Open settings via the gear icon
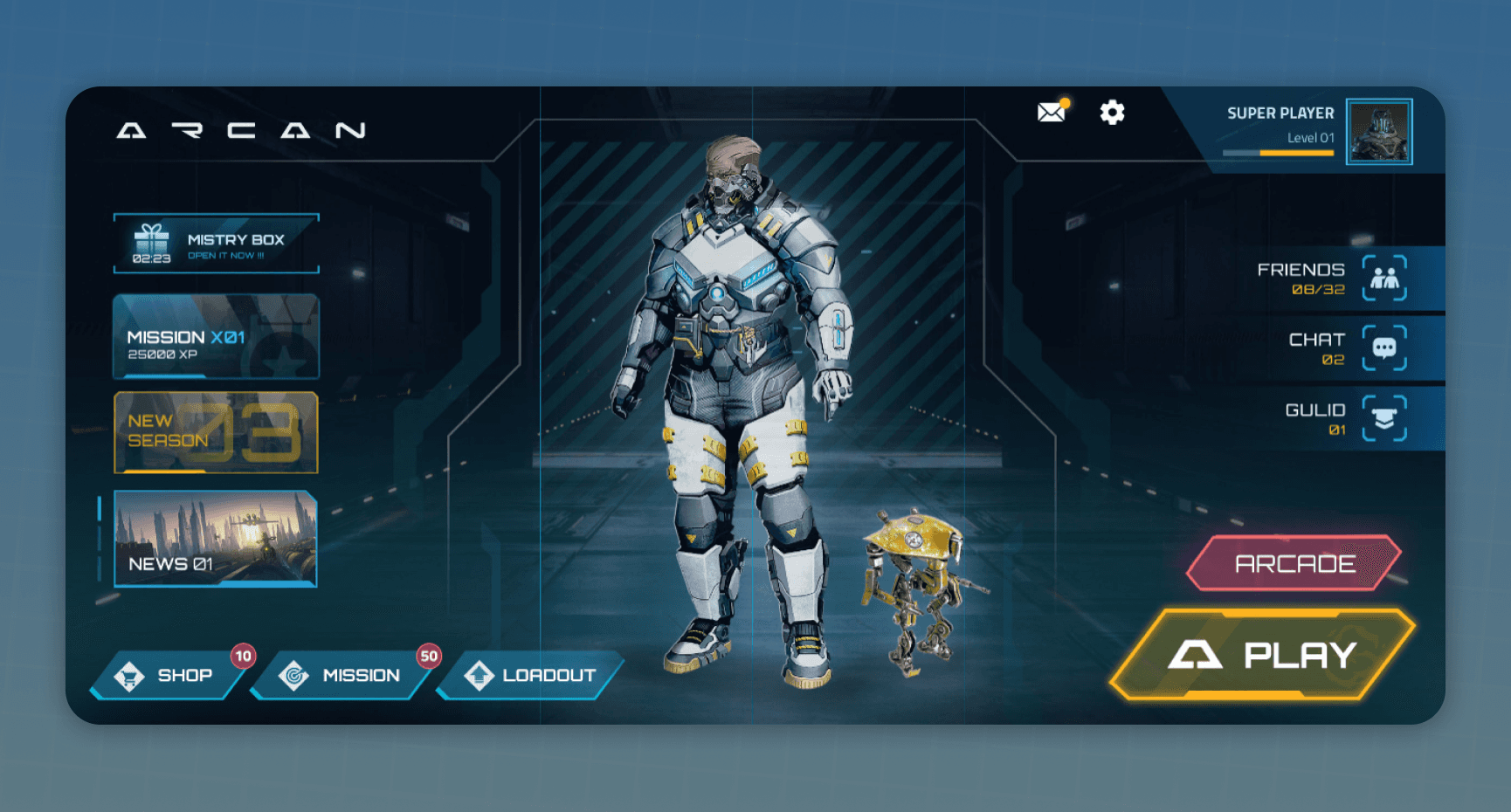Viewport: 1511px width, 812px height. point(1112,113)
